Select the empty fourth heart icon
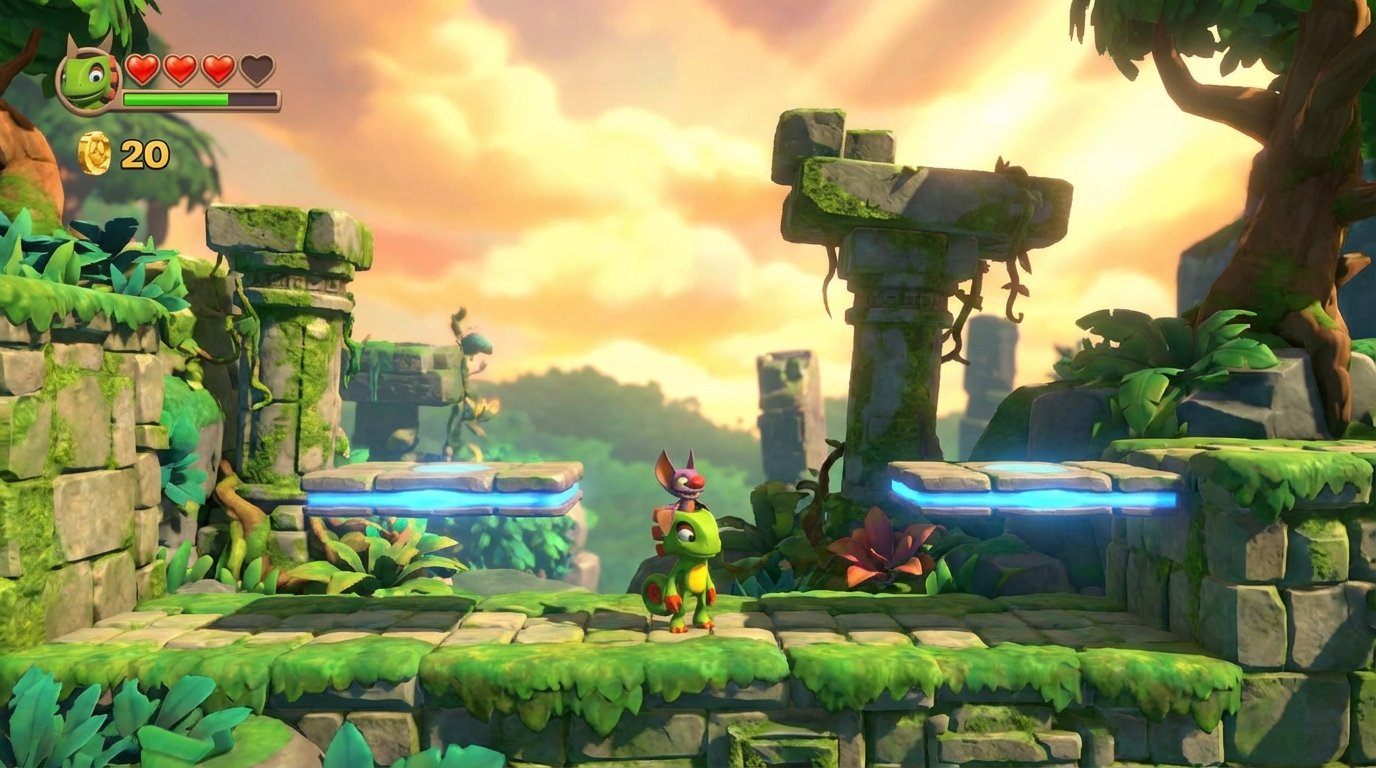 pos(256,68)
